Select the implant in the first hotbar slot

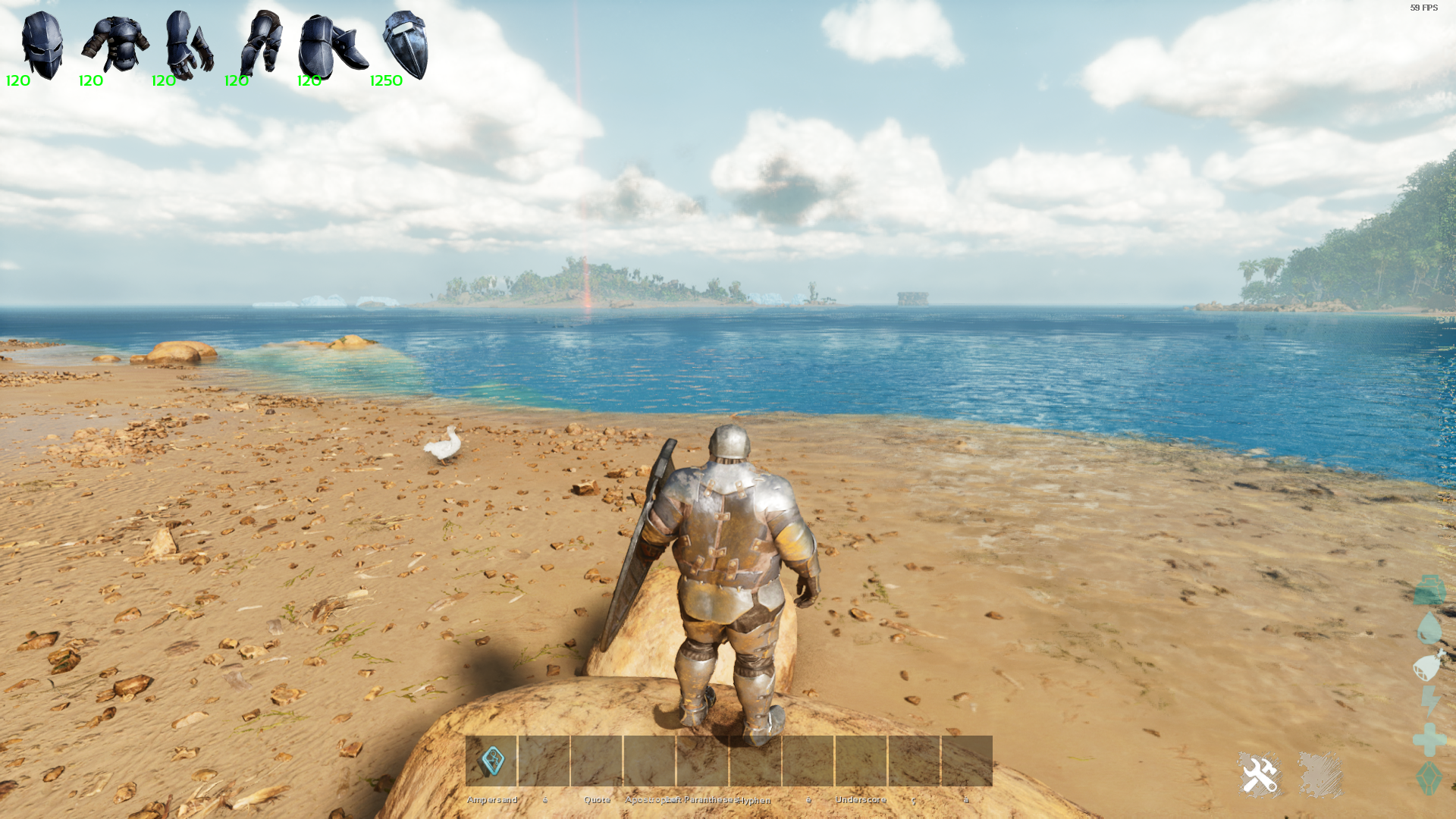[491, 761]
